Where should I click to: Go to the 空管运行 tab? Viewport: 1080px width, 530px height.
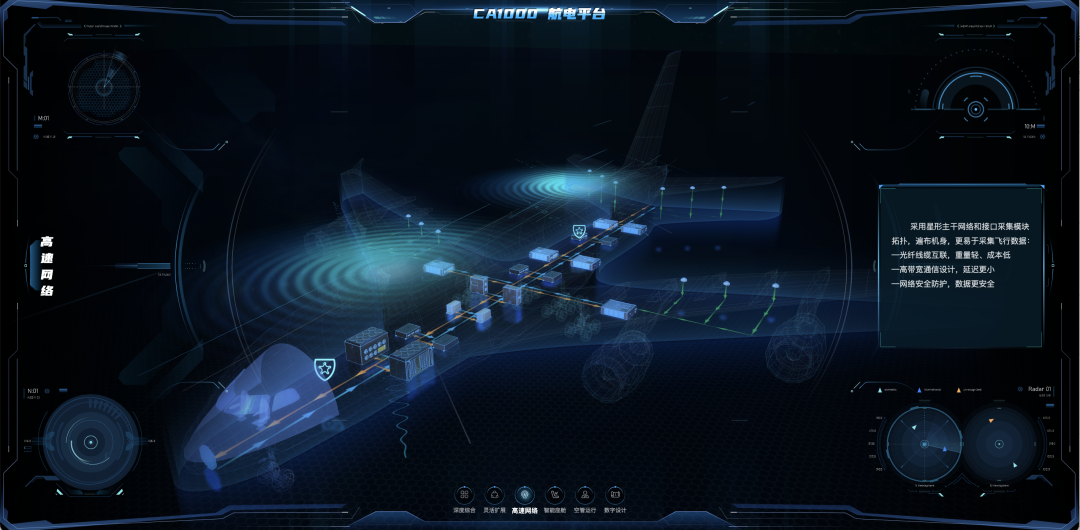point(585,495)
